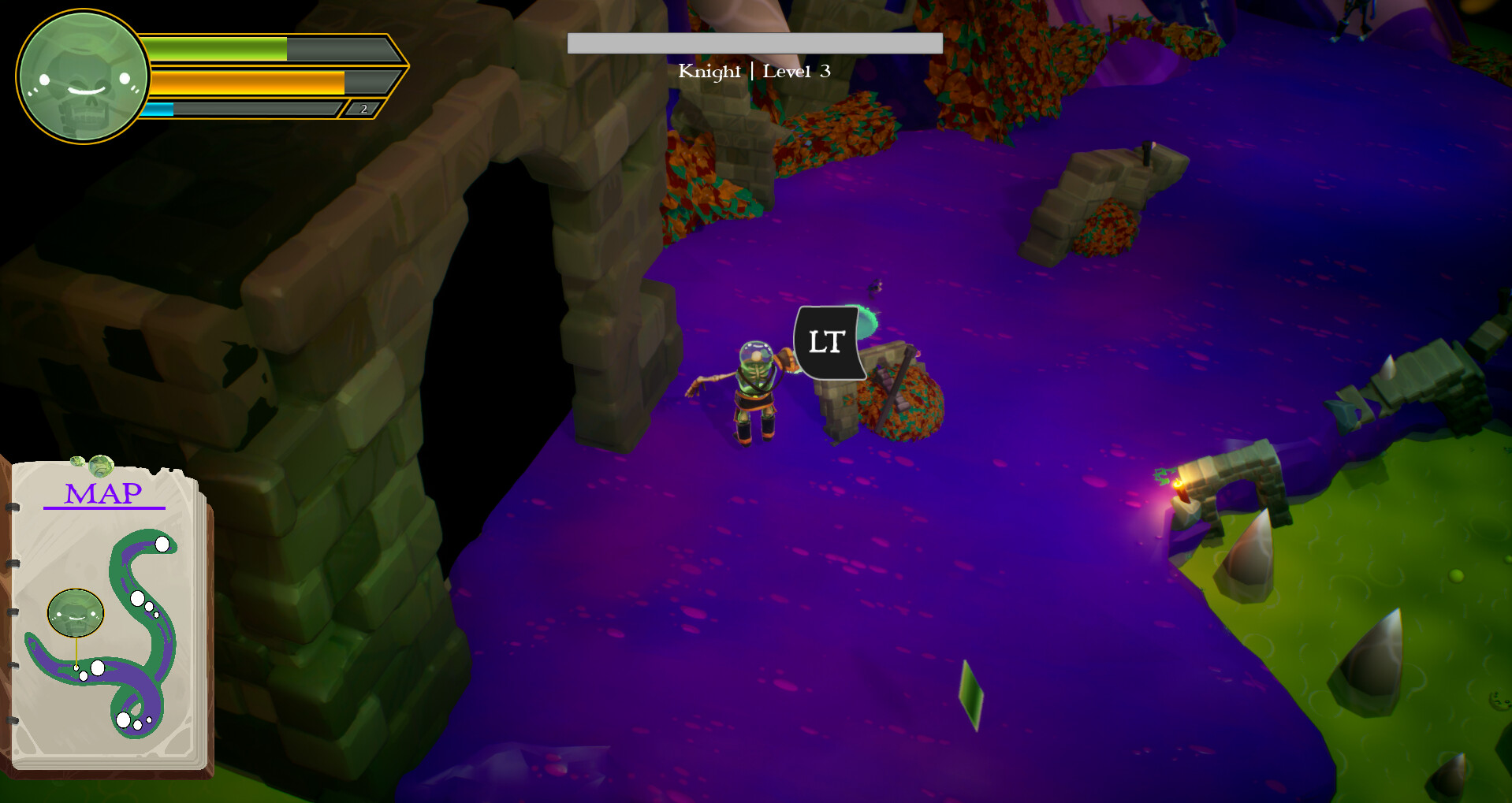Click the smiling slime portrait icon
The height and width of the screenshot is (803, 1512).
[x=81, y=75]
